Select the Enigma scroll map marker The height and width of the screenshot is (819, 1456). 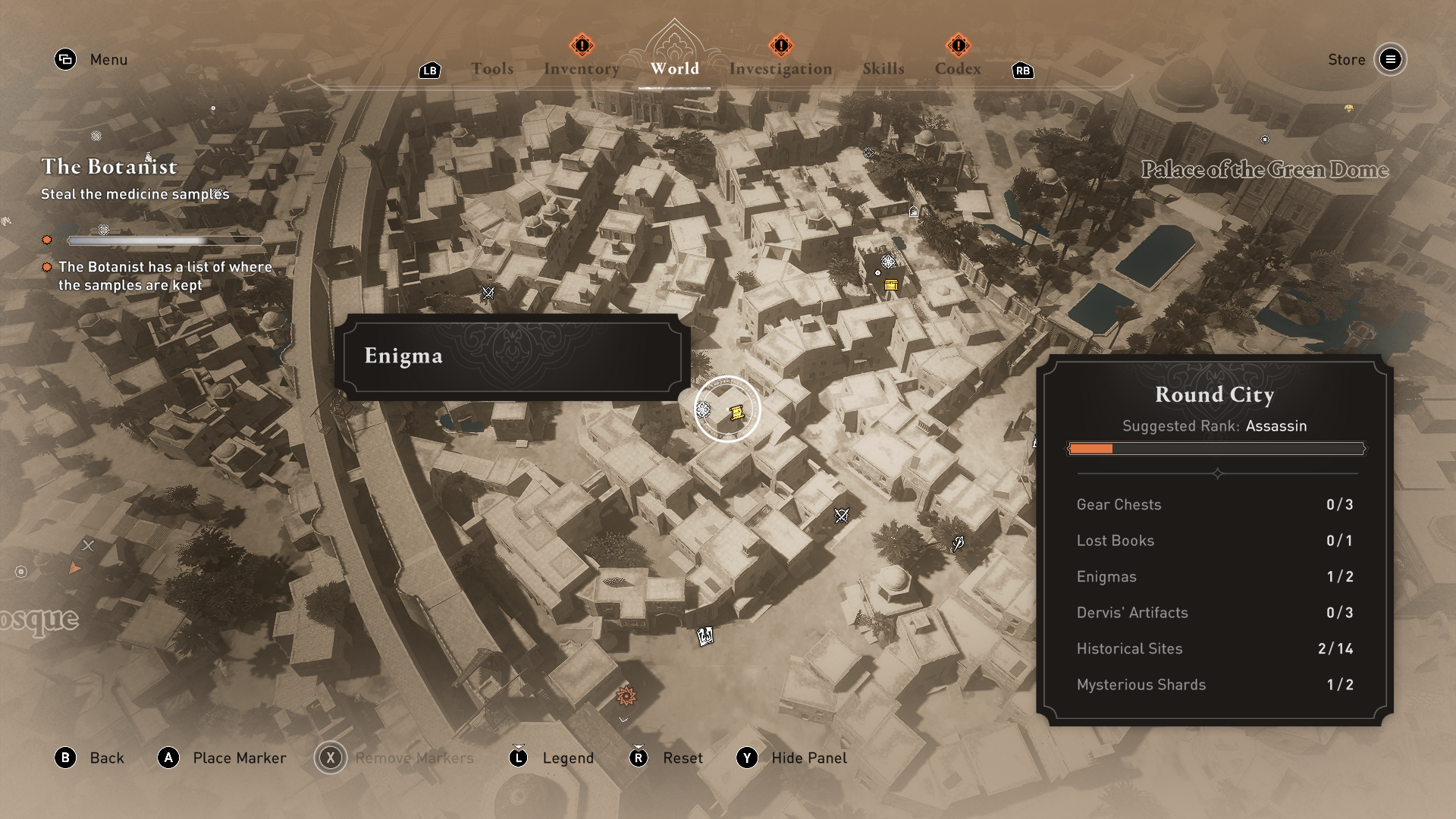pos(736,413)
